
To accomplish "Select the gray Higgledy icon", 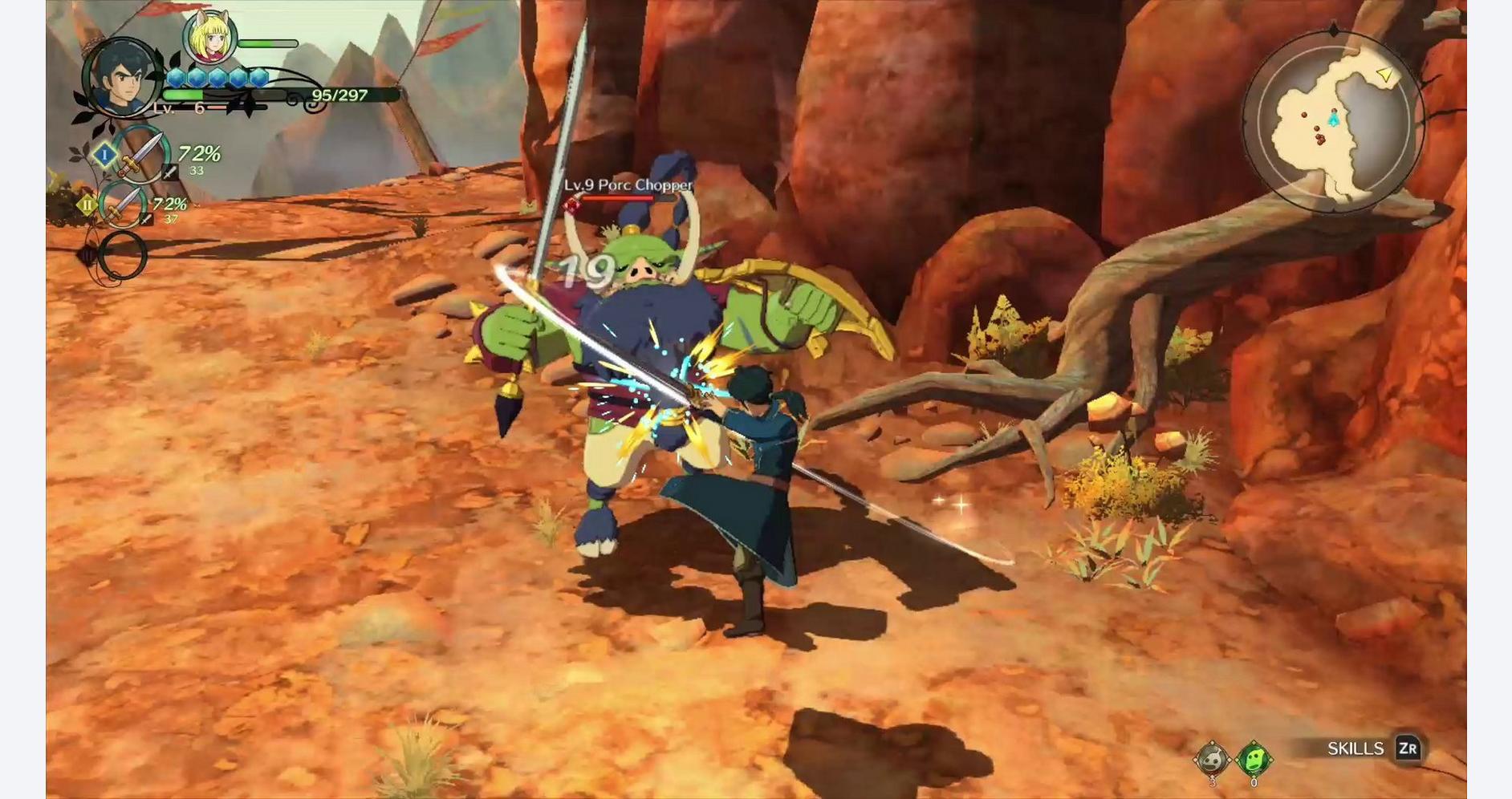I will 1212,758.
